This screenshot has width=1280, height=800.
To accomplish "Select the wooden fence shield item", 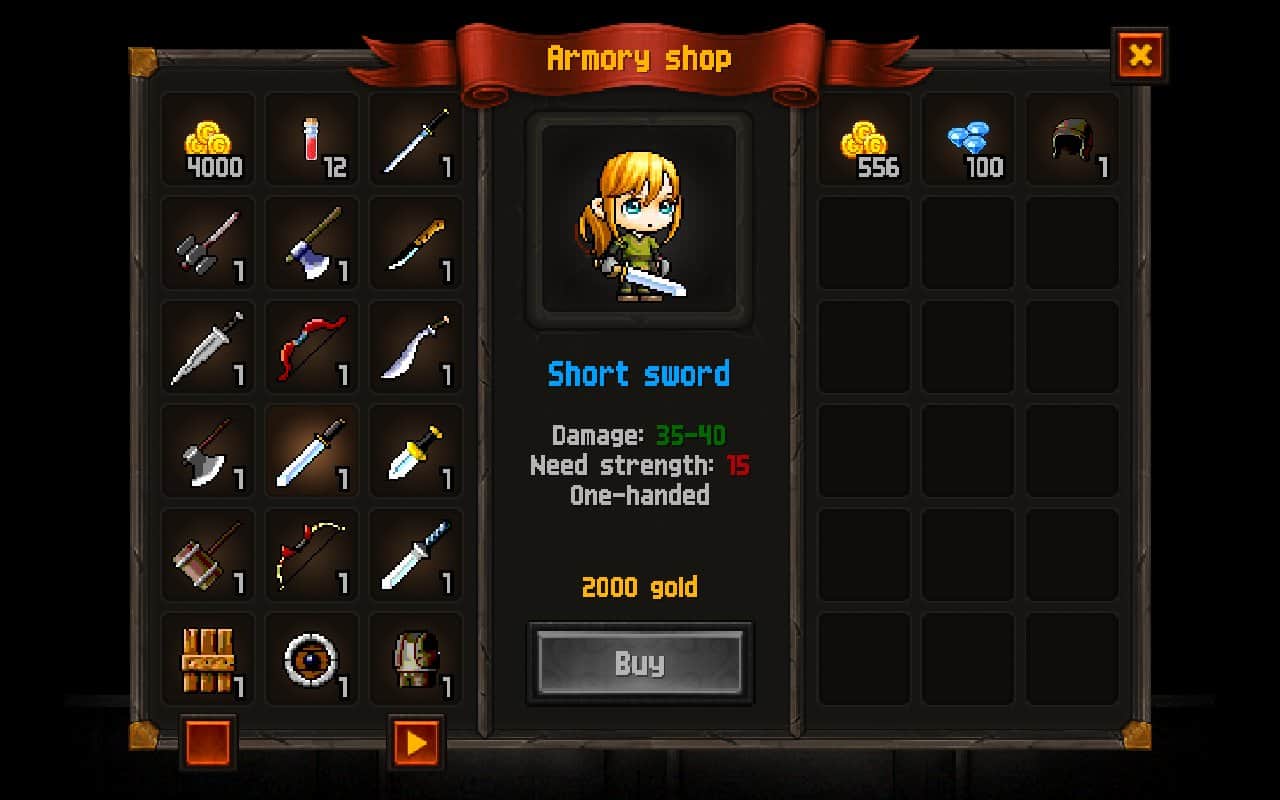I will click(x=207, y=660).
